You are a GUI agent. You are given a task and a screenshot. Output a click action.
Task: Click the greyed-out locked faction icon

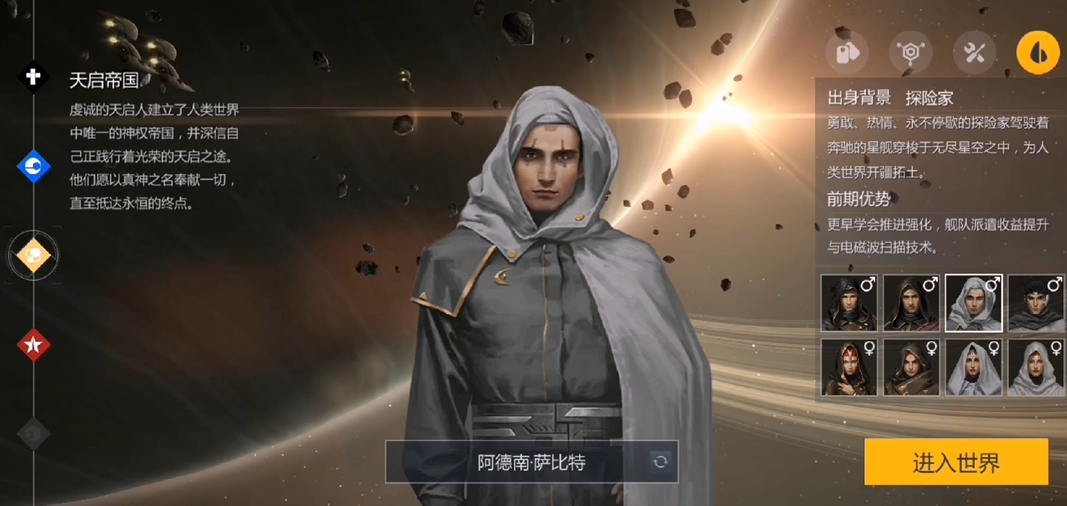34,433
